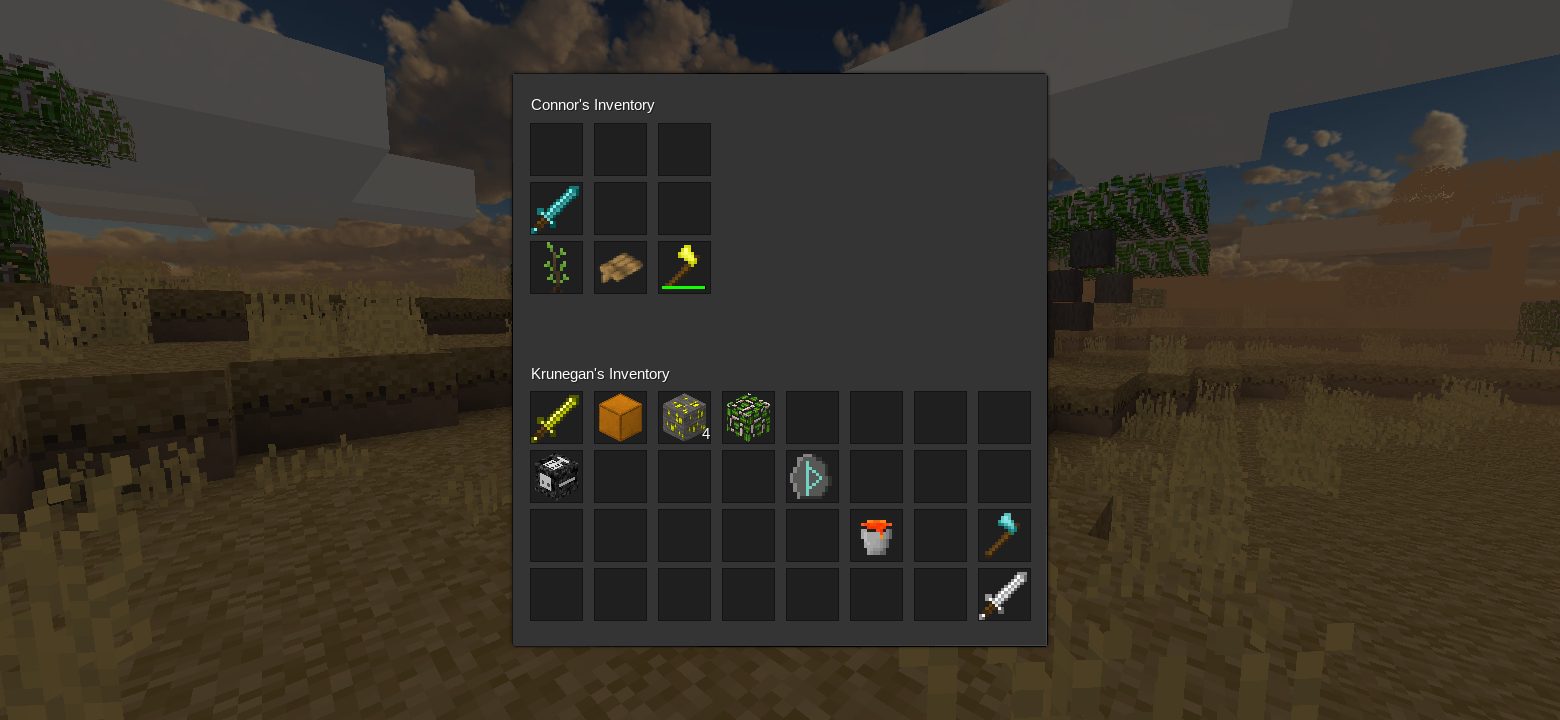The height and width of the screenshot is (720, 1560).
Task: Pick up the green sapling item
Action: (x=556, y=267)
